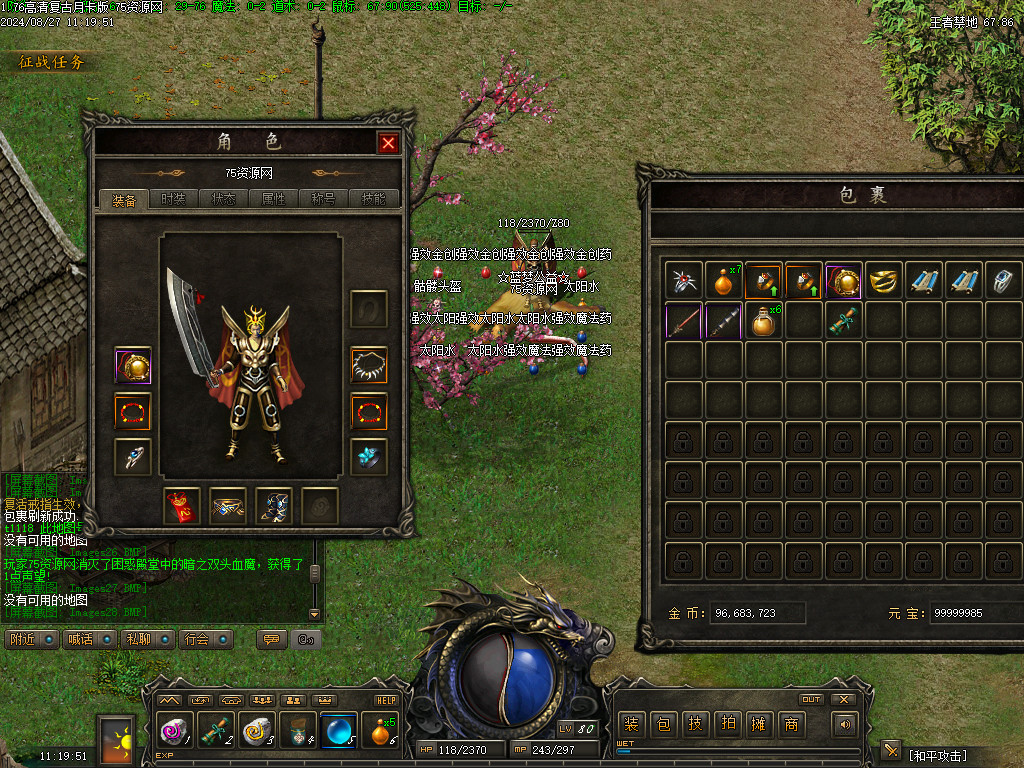Screen dimensions: 1024x768
Task: Open the 征战任务 quest tracker
Action: [x=52, y=62]
